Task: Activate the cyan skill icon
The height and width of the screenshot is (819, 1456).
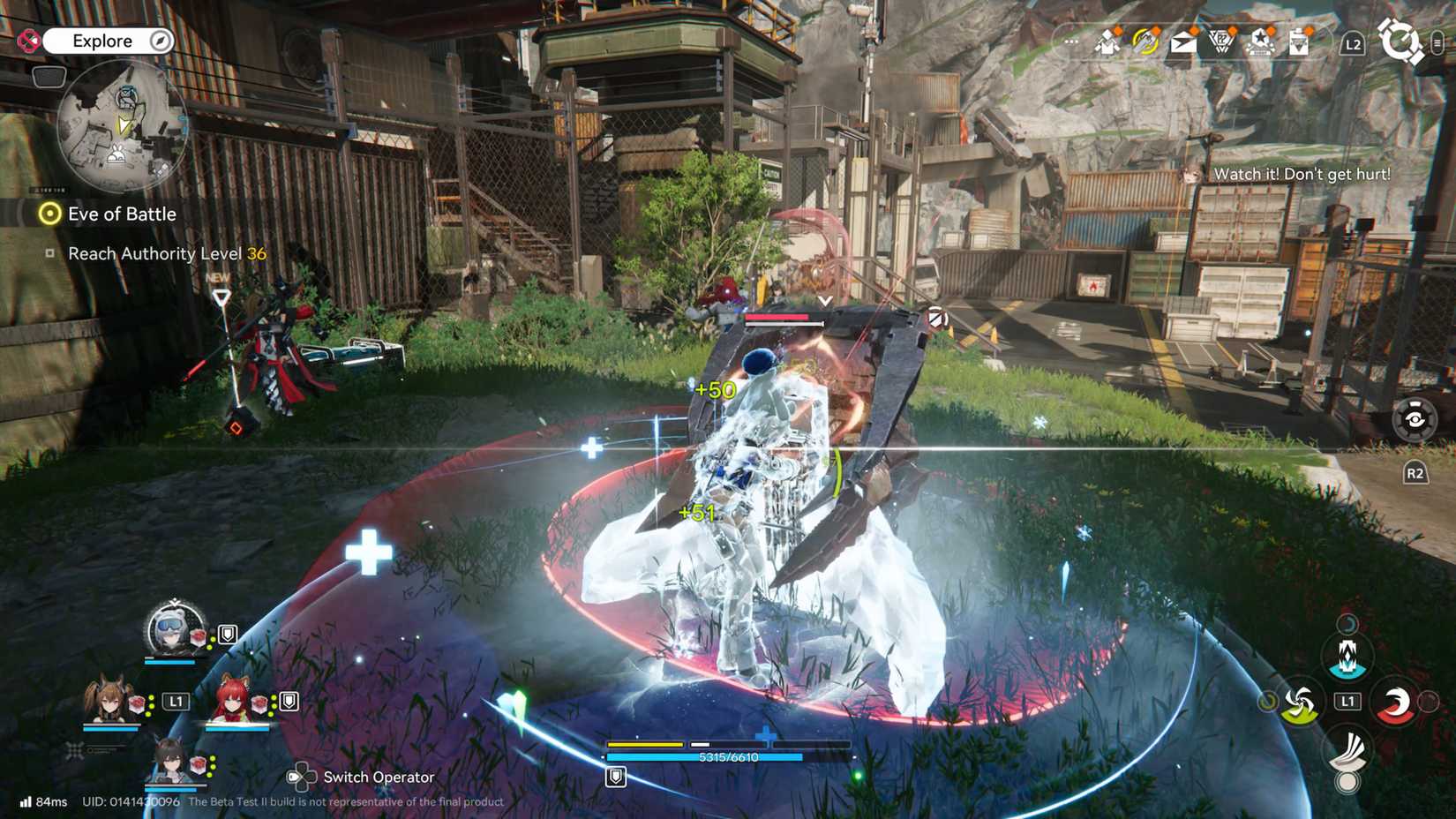Action: click(1347, 656)
